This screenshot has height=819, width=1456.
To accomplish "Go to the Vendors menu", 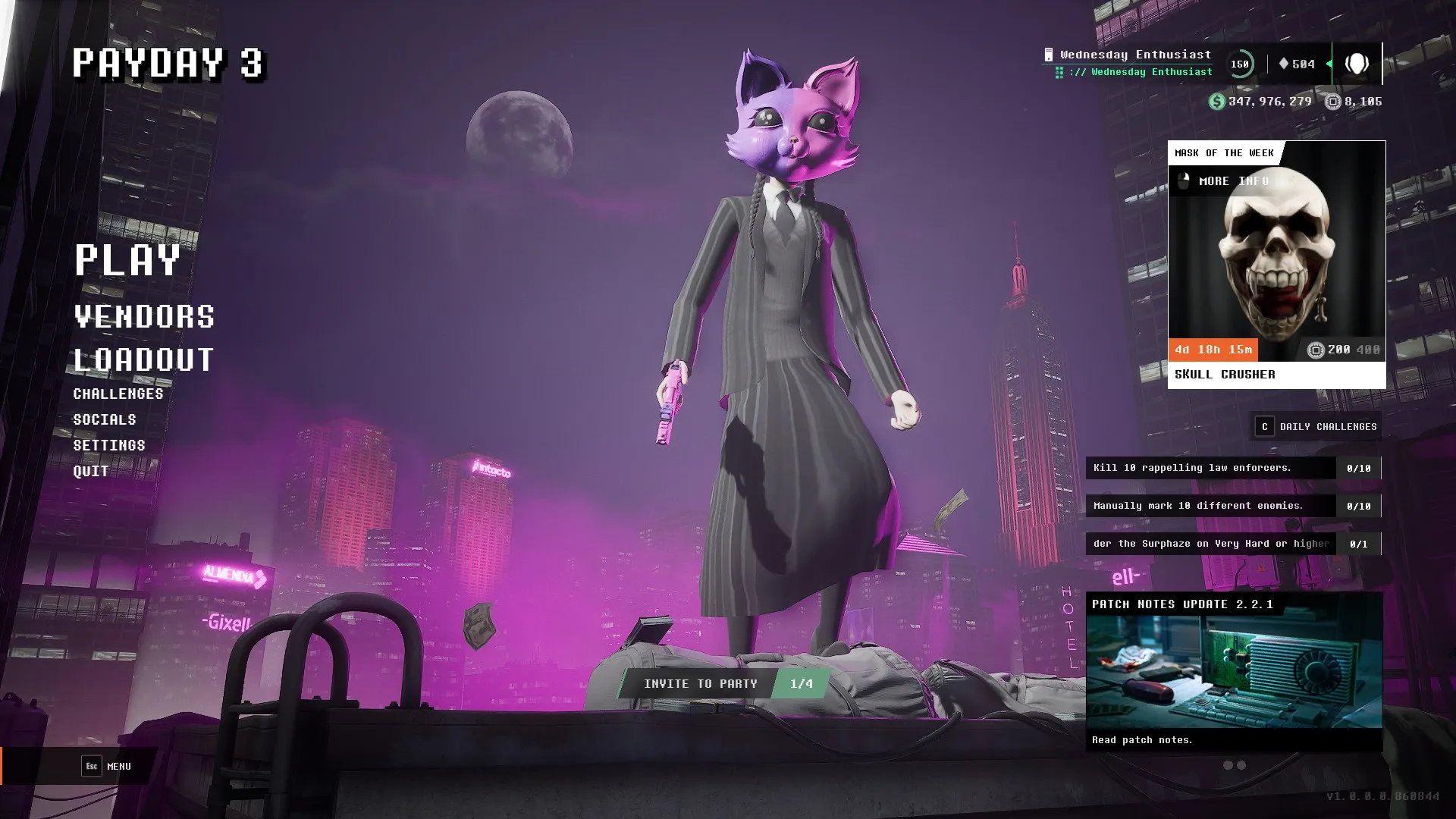I will point(144,317).
